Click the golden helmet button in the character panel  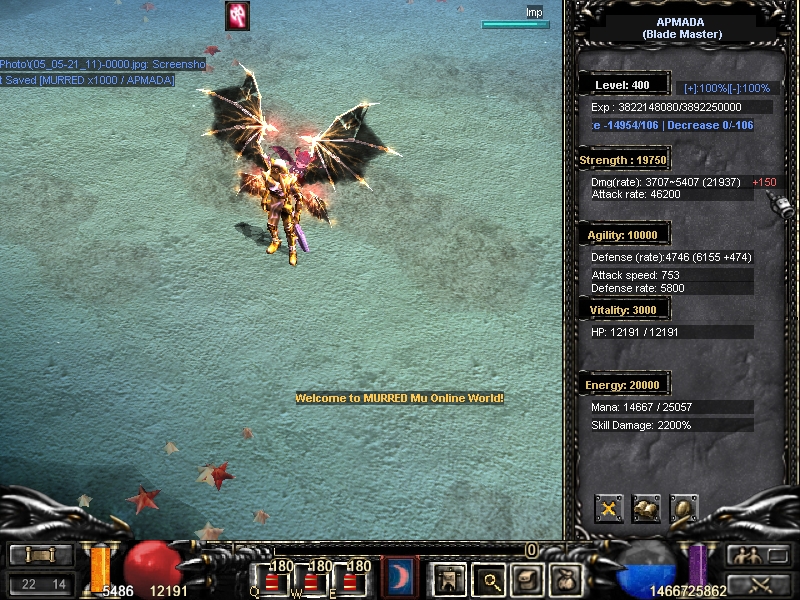(683, 509)
